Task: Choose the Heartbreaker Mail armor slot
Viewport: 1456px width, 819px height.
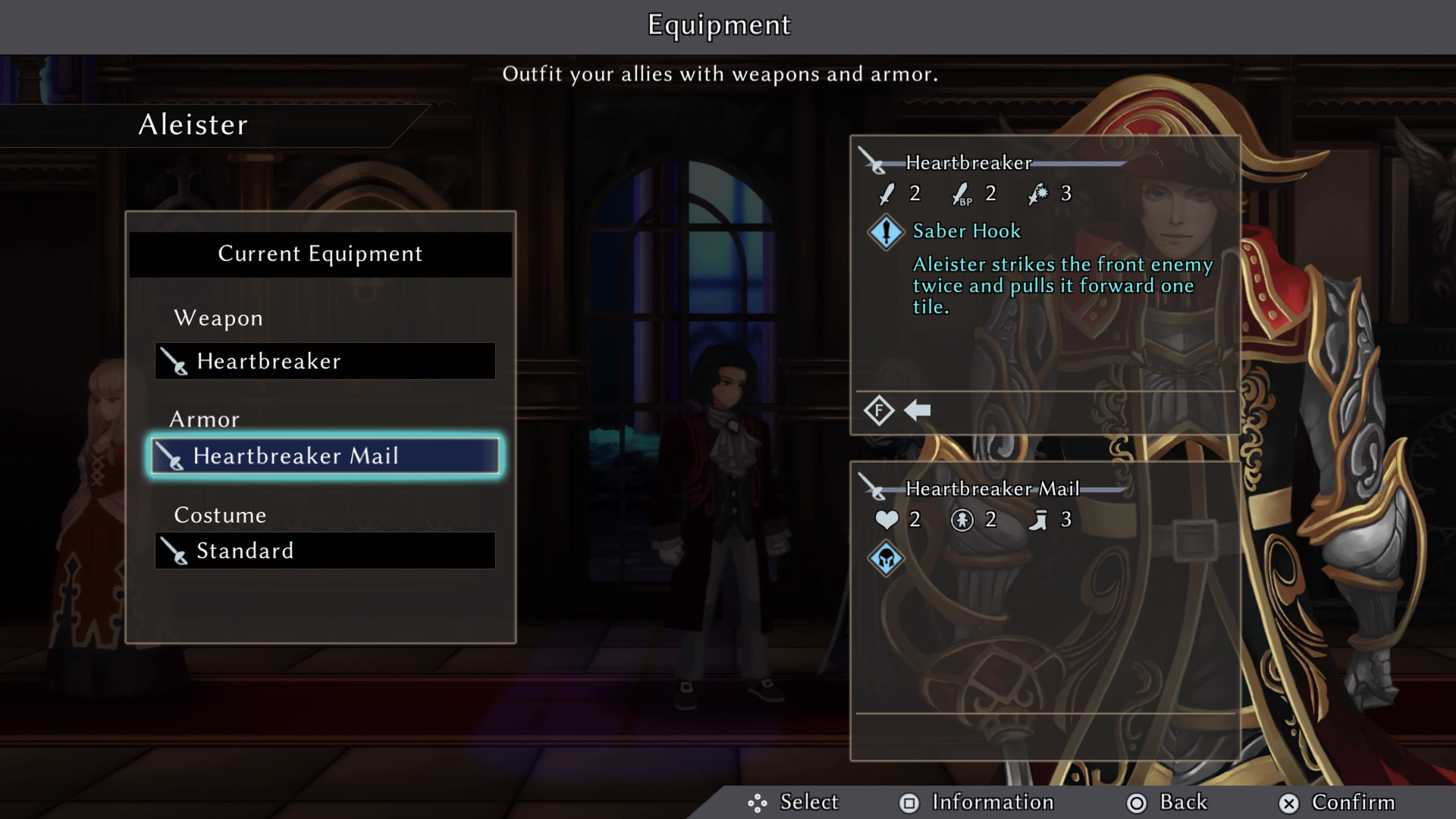Action: 325,456
